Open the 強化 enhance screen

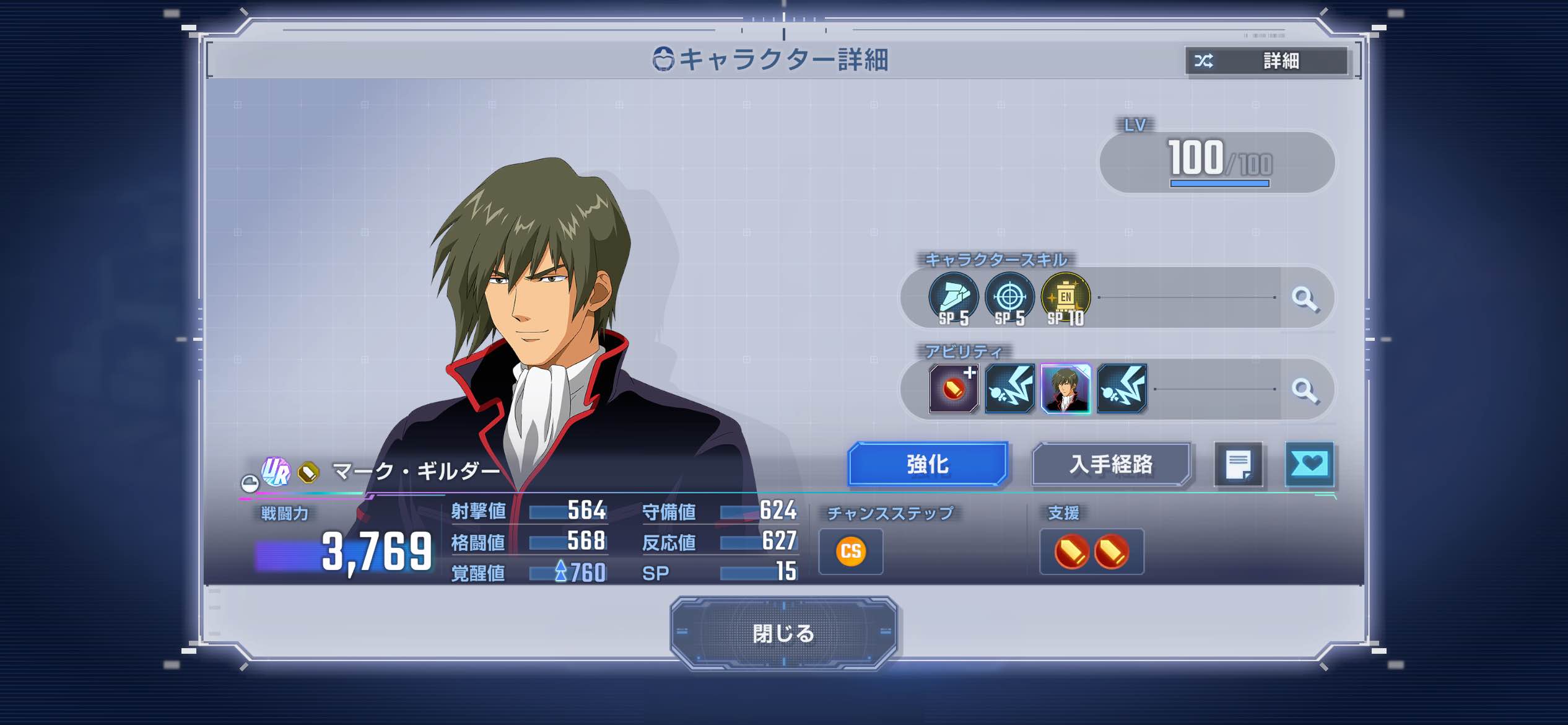point(927,464)
